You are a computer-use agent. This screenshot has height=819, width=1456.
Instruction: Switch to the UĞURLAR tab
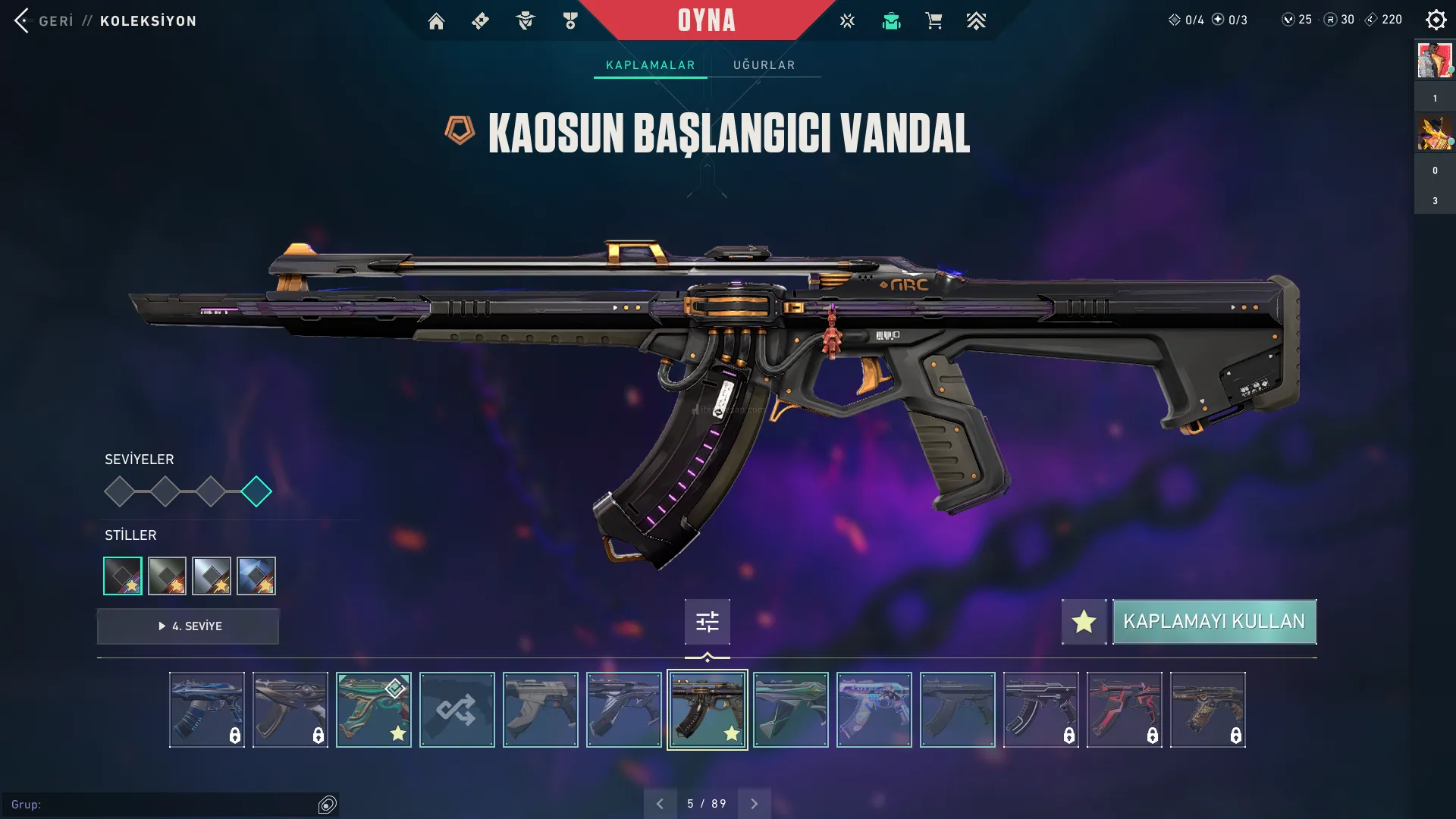[x=764, y=65]
